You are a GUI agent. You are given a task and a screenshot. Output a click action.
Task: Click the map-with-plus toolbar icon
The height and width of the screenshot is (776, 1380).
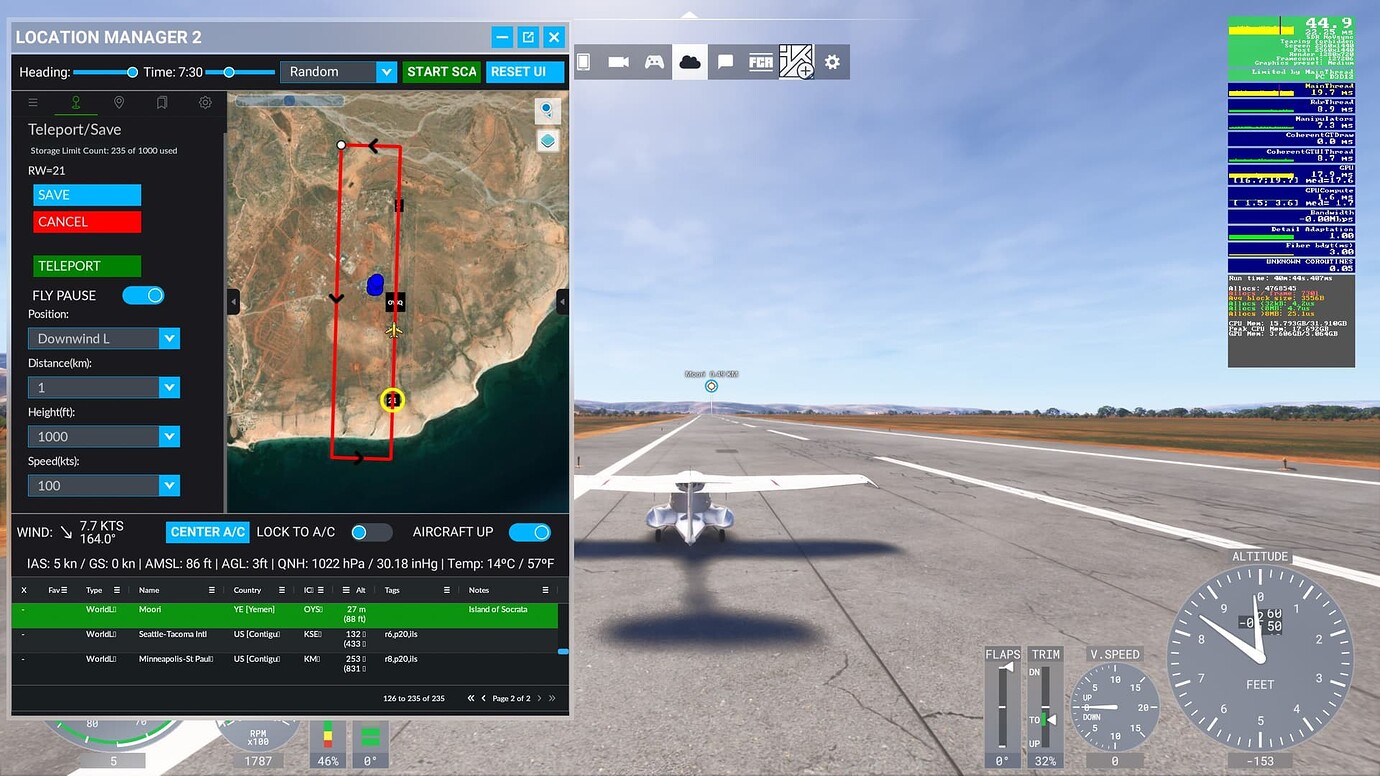coord(798,61)
